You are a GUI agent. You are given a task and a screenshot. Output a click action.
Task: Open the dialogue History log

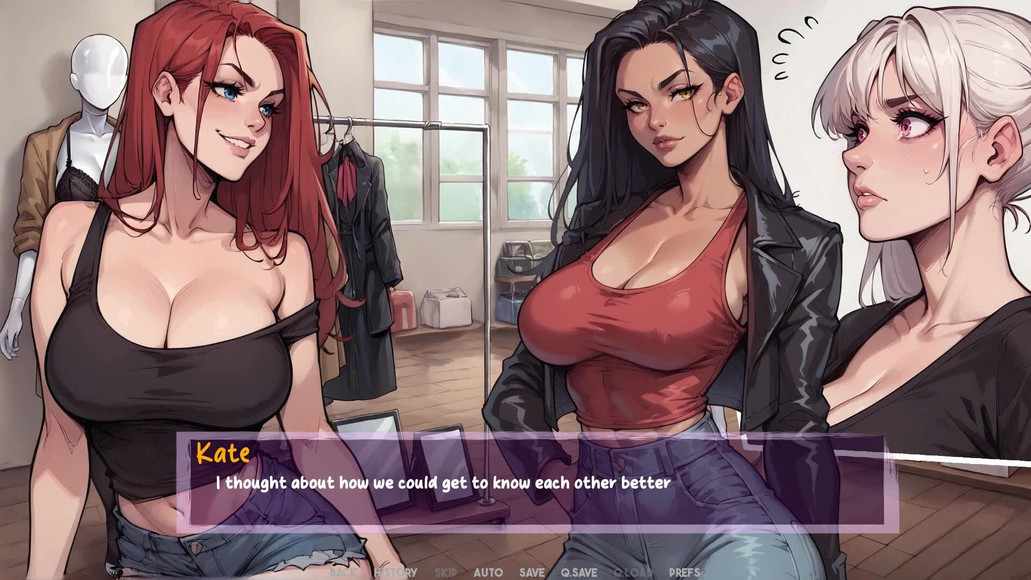(395, 572)
